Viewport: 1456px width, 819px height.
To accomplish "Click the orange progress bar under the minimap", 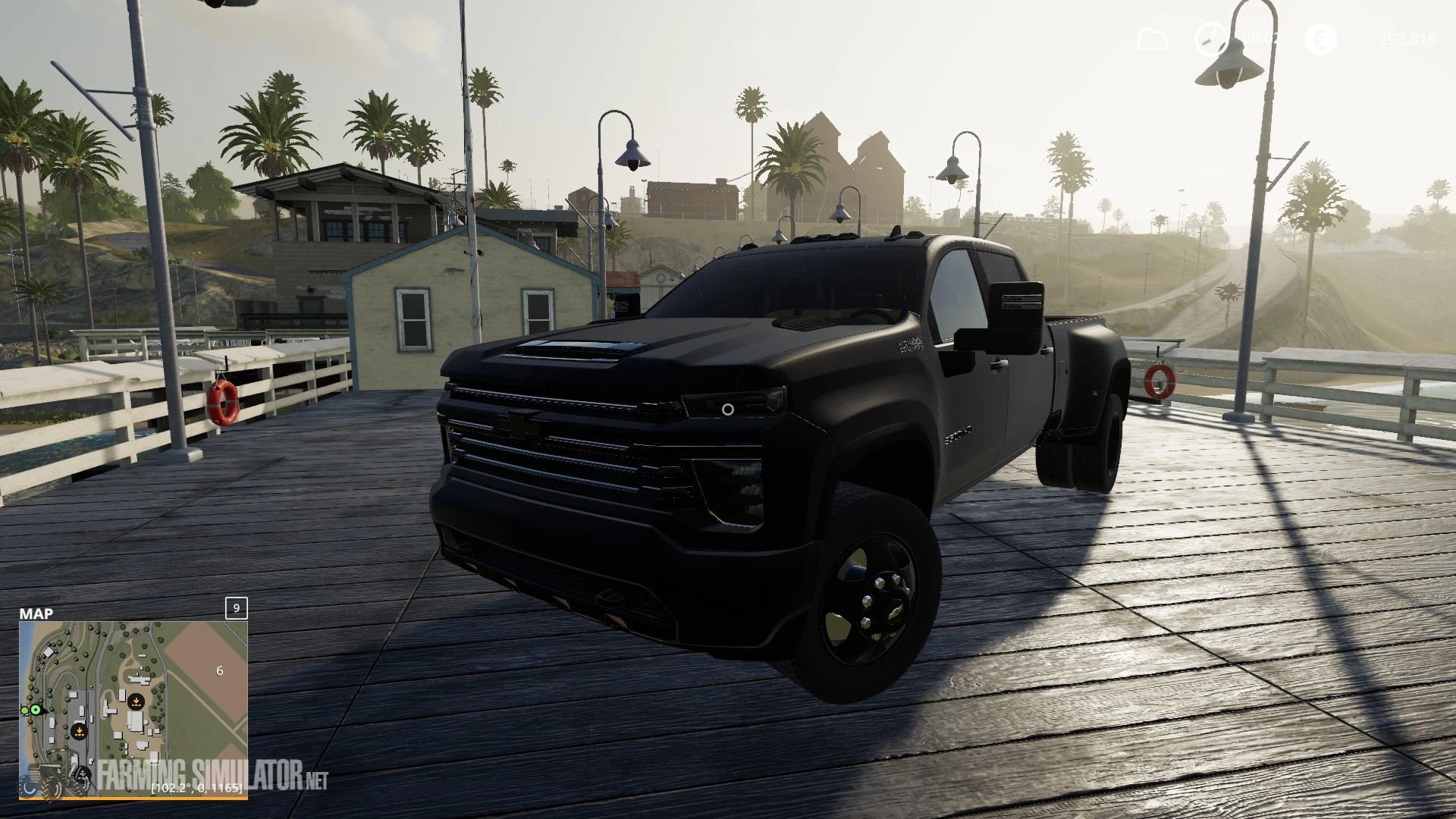I will tap(133, 799).
